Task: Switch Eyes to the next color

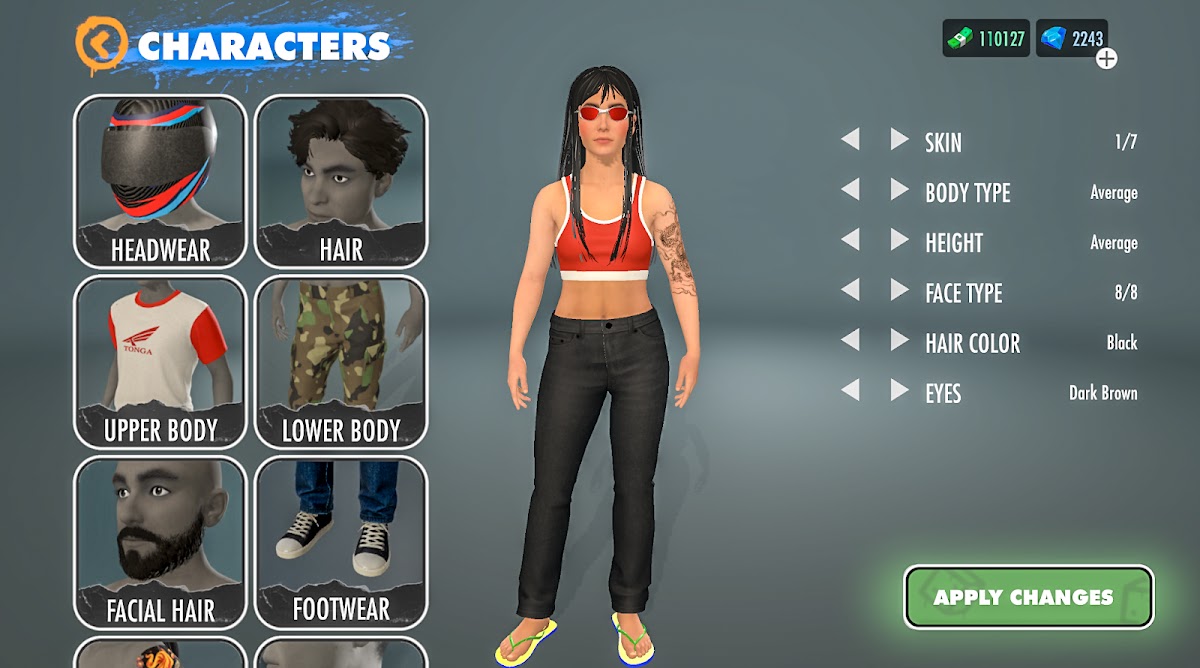Action: [899, 390]
